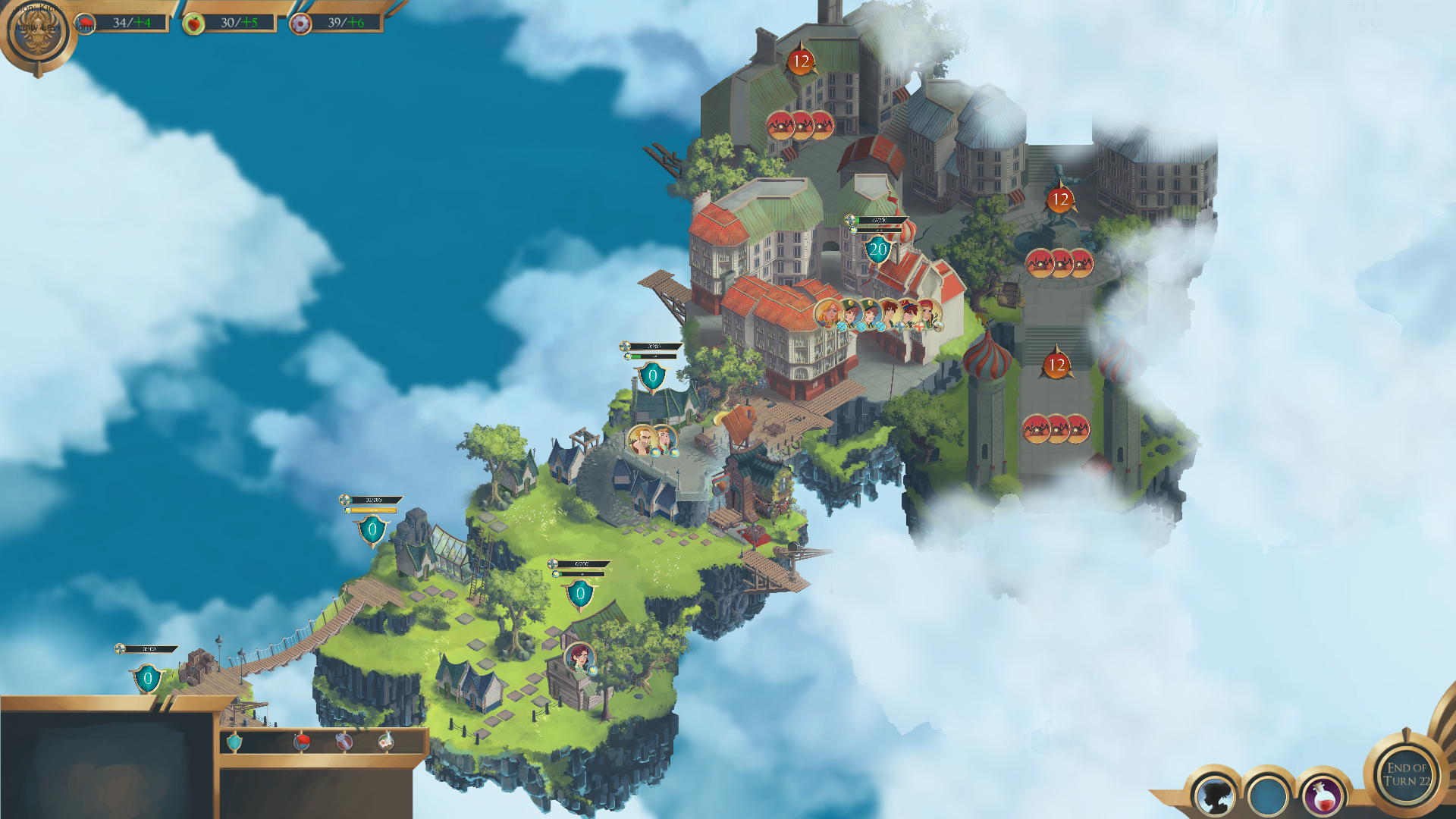This screenshot has width=1456, height=819.
Task: Click the apple resource indicator showing 30/+5
Action: pos(227,22)
